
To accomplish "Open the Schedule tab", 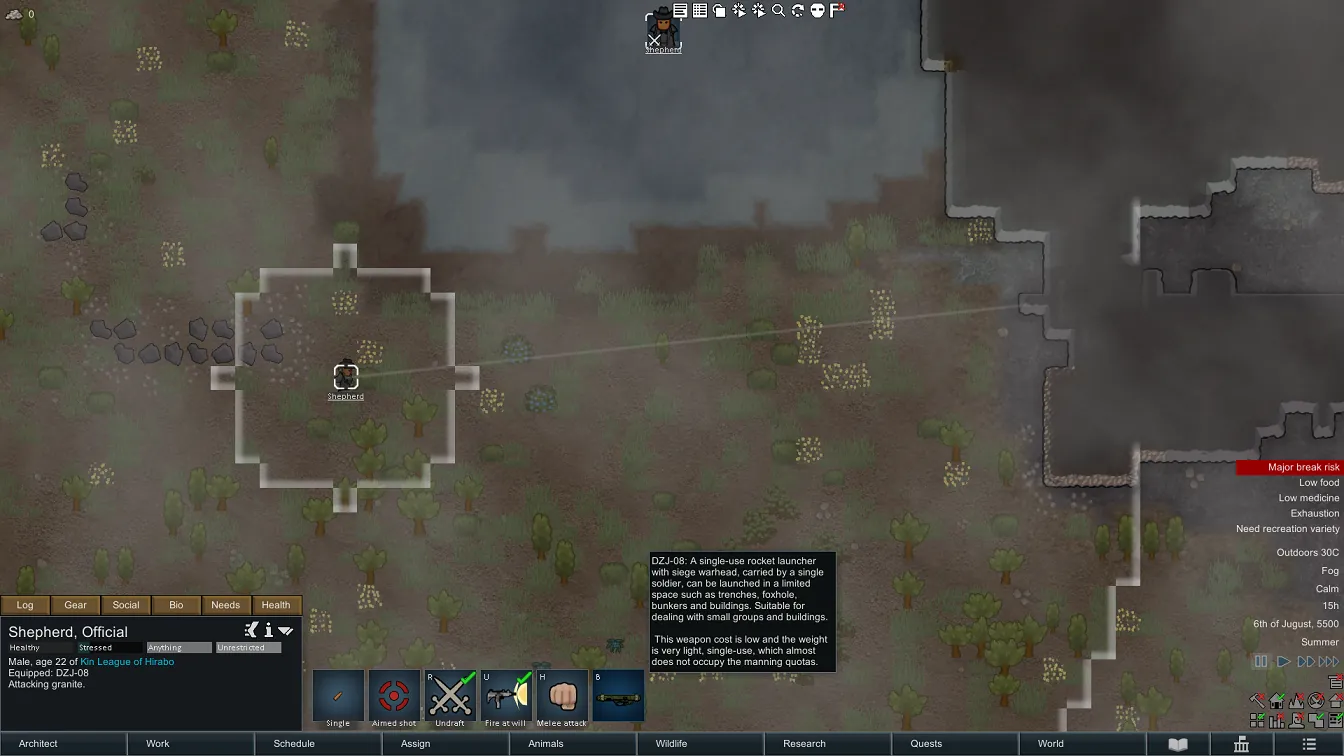I will (294, 744).
